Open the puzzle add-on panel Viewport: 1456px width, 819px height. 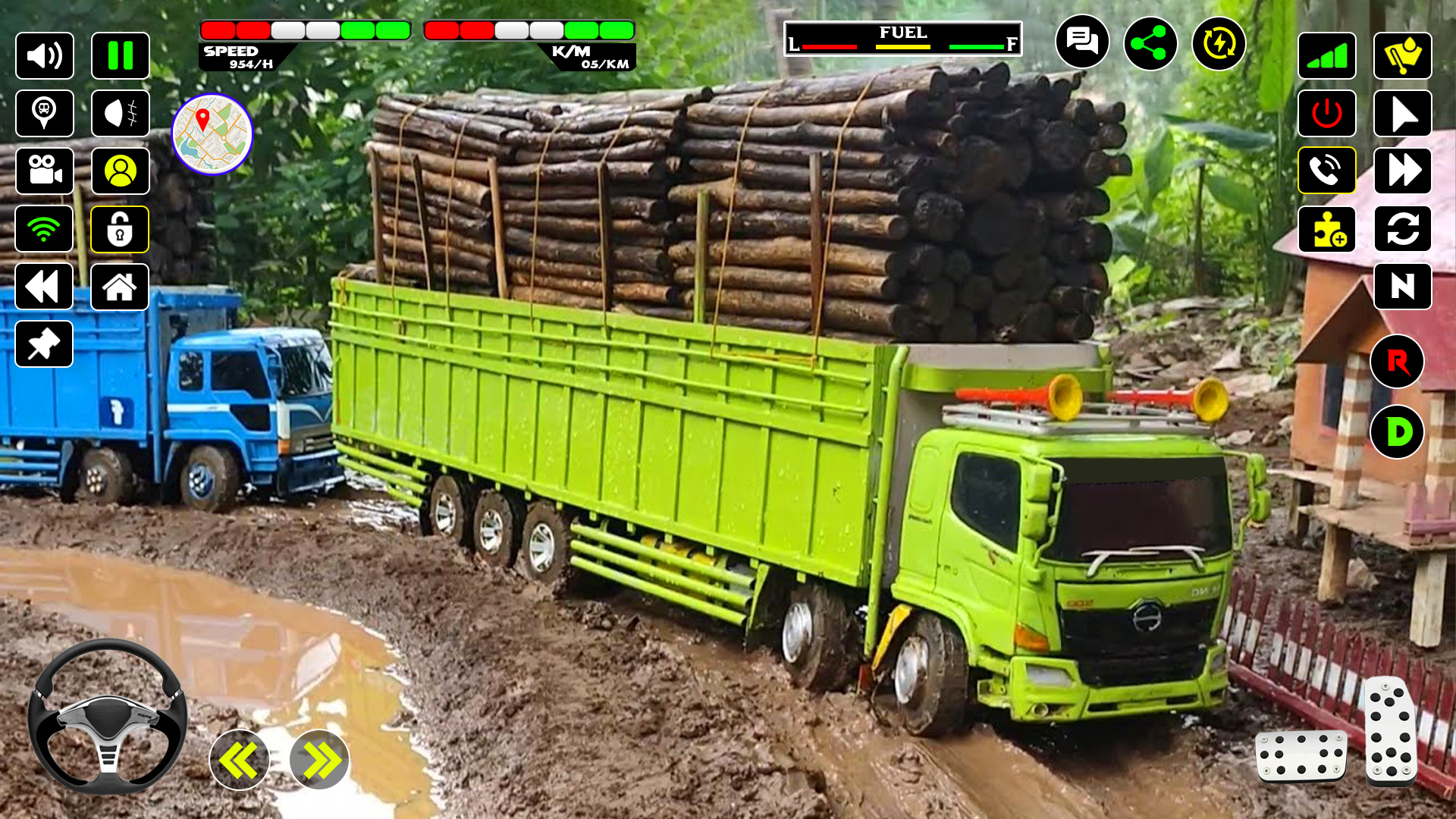coord(1326,228)
